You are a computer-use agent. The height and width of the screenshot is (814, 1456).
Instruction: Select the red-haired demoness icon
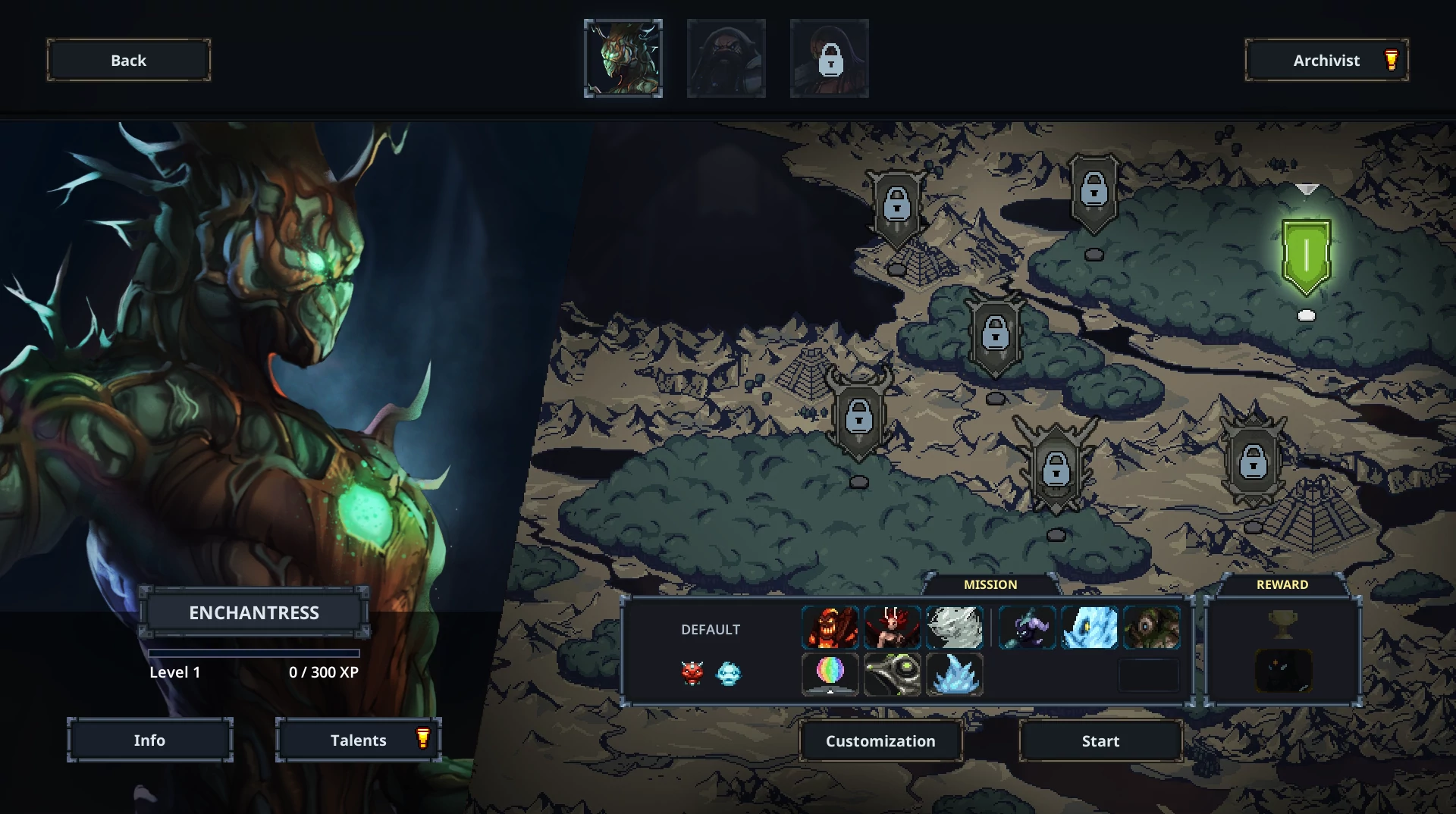(893, 628)
